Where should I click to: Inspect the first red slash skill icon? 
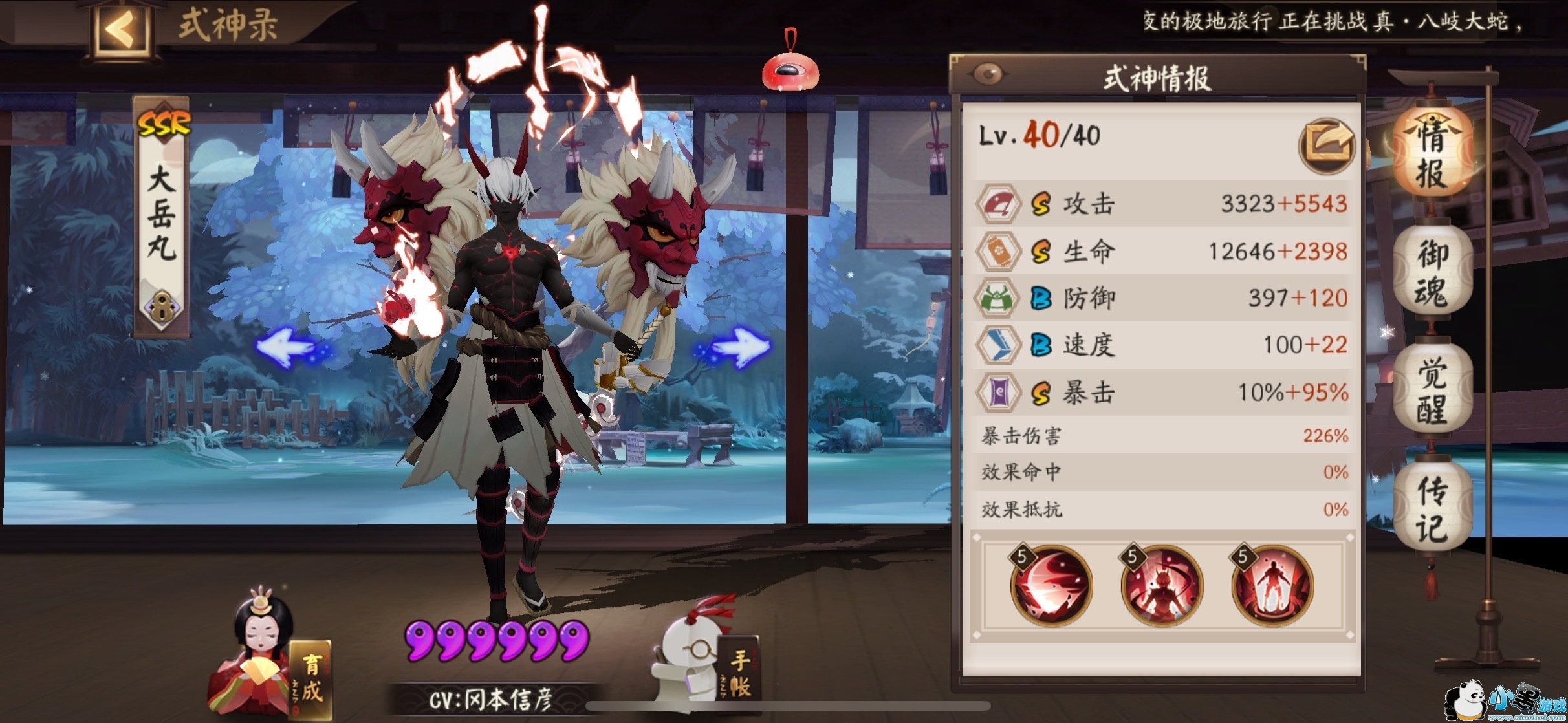pos(1051,585)
